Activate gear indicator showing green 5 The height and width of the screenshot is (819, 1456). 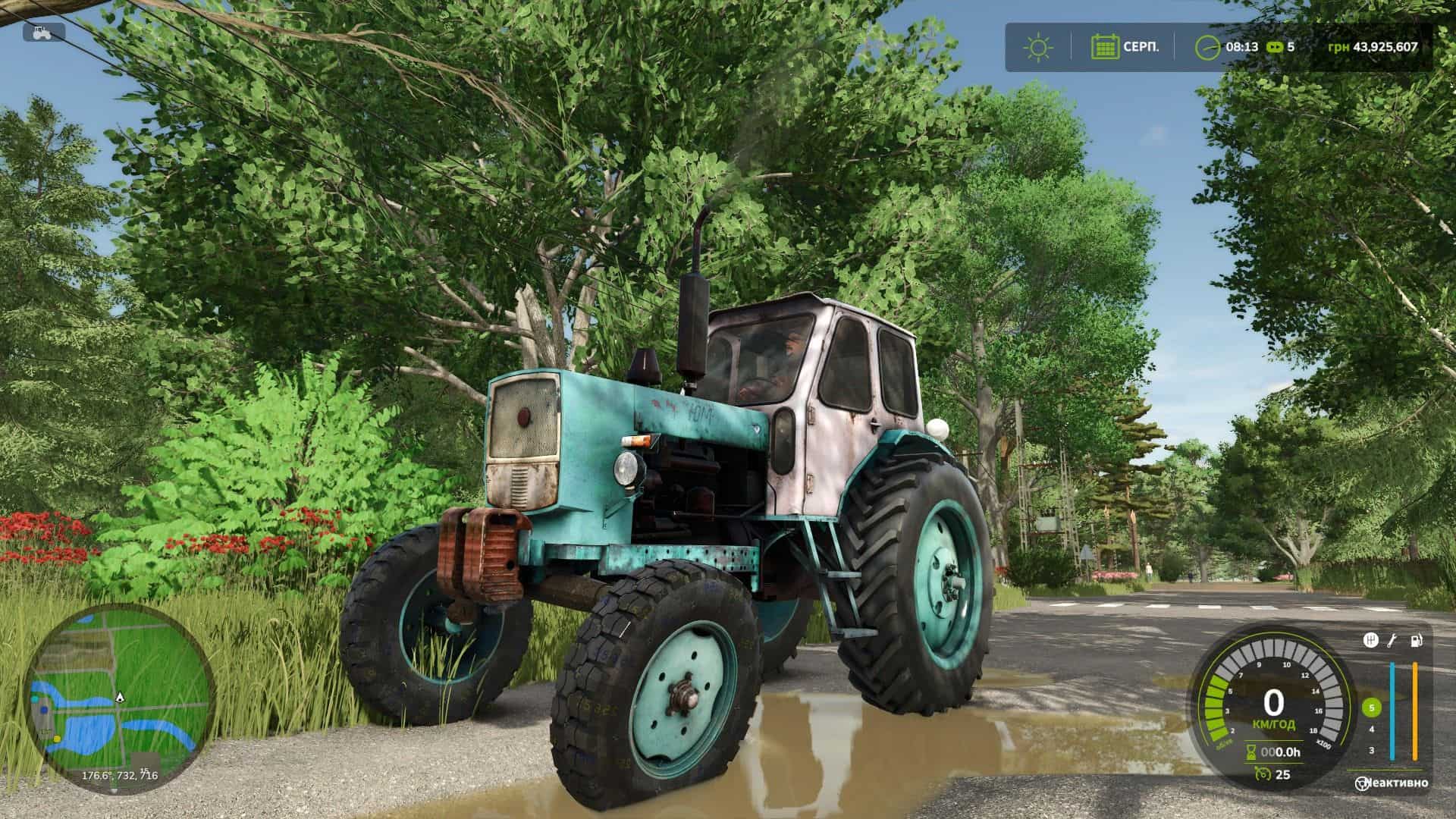tap(1372, 708)
